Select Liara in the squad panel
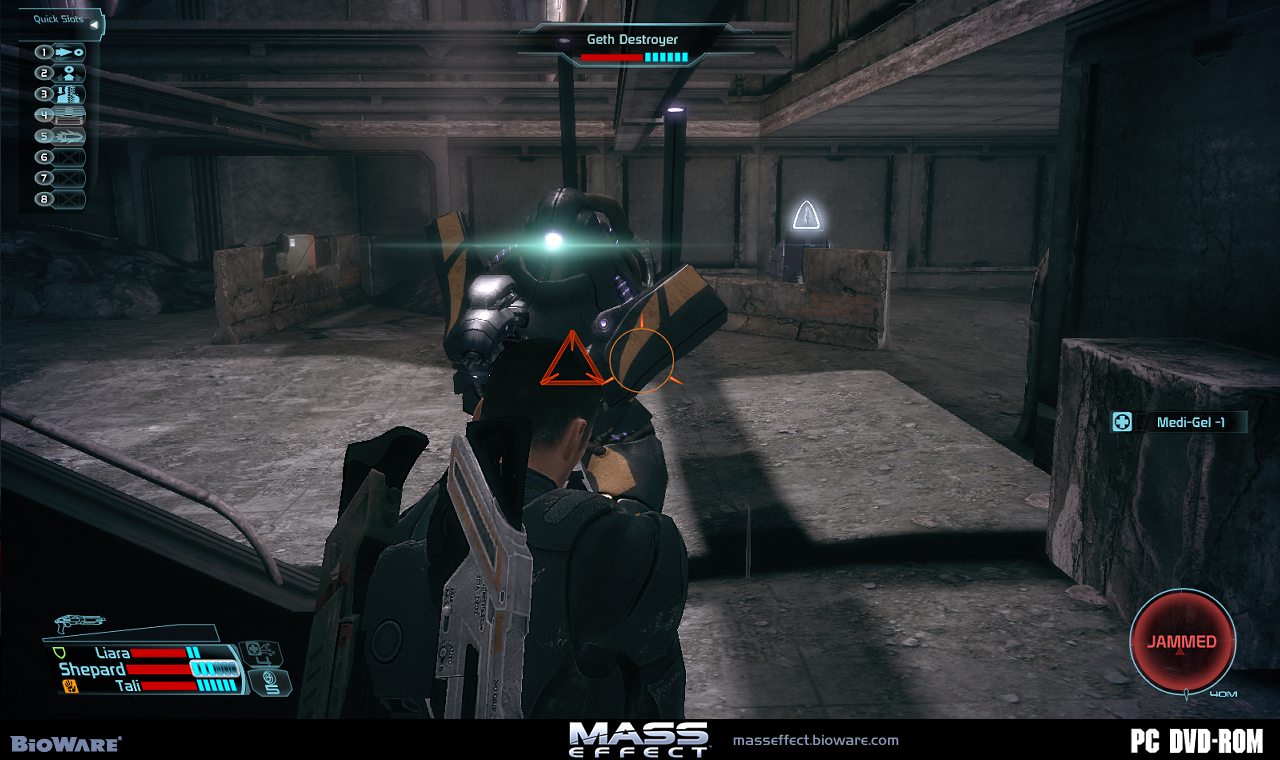The image size is (1280, 760). 112,653
